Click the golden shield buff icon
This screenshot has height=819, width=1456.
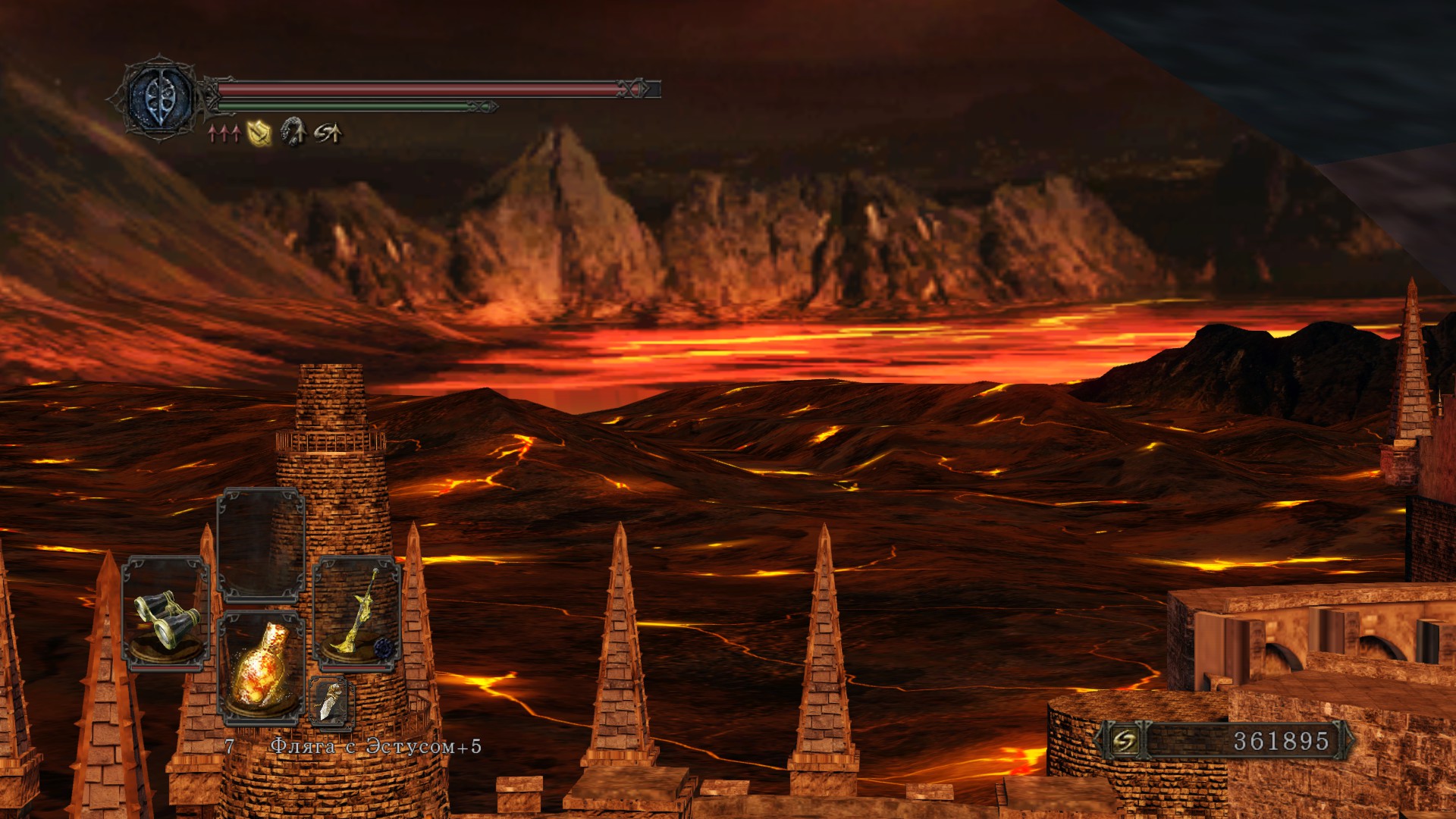point(259,133)
